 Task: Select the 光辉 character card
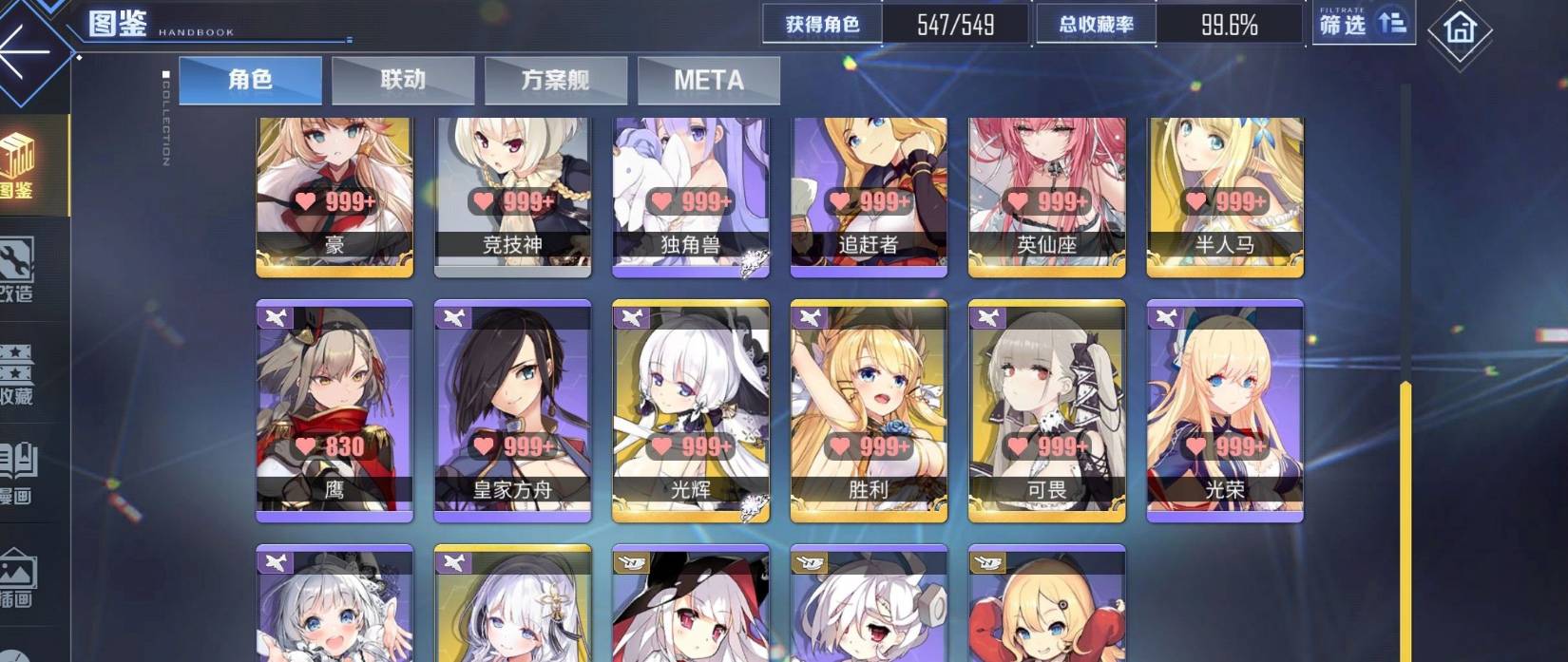(691, 410)
